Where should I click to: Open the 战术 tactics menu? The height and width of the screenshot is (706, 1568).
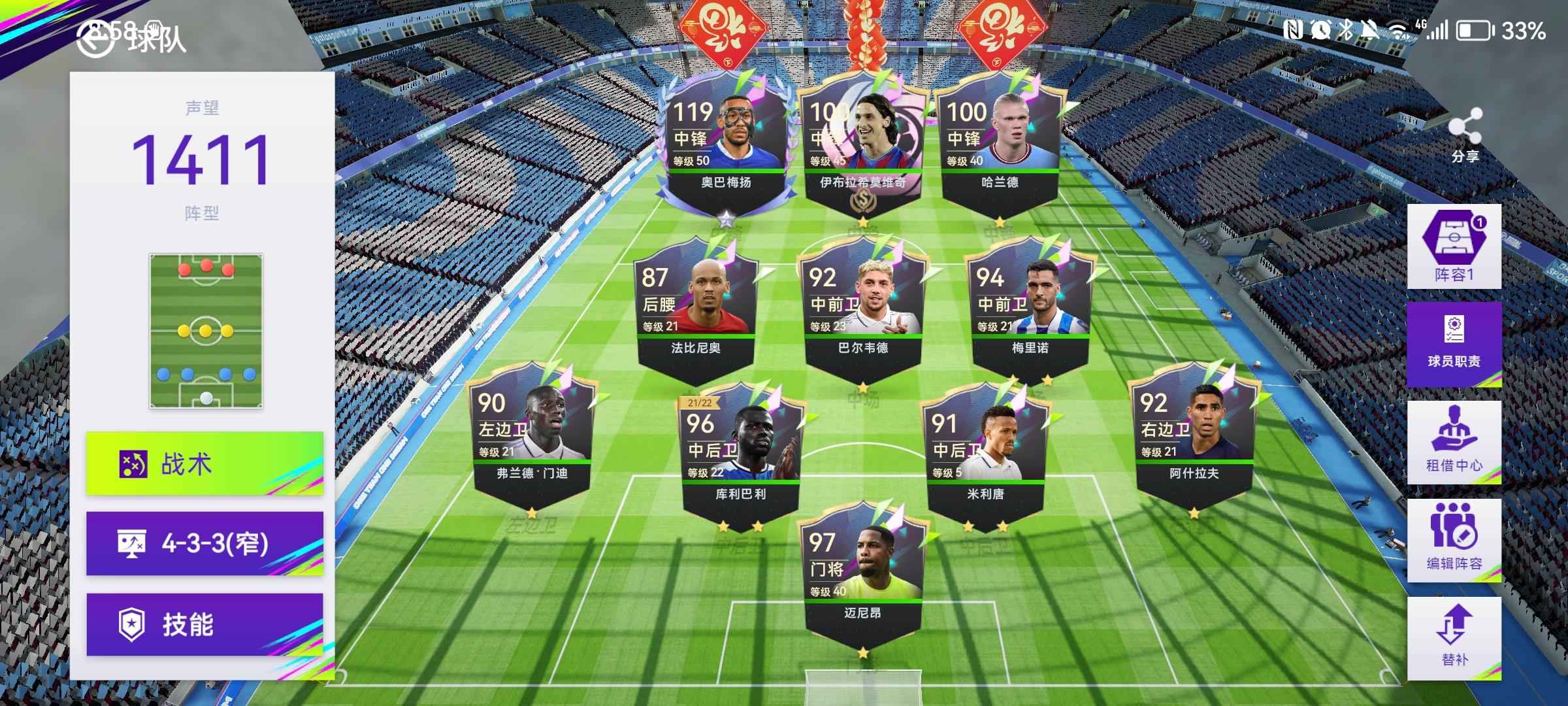pos(204,463)
